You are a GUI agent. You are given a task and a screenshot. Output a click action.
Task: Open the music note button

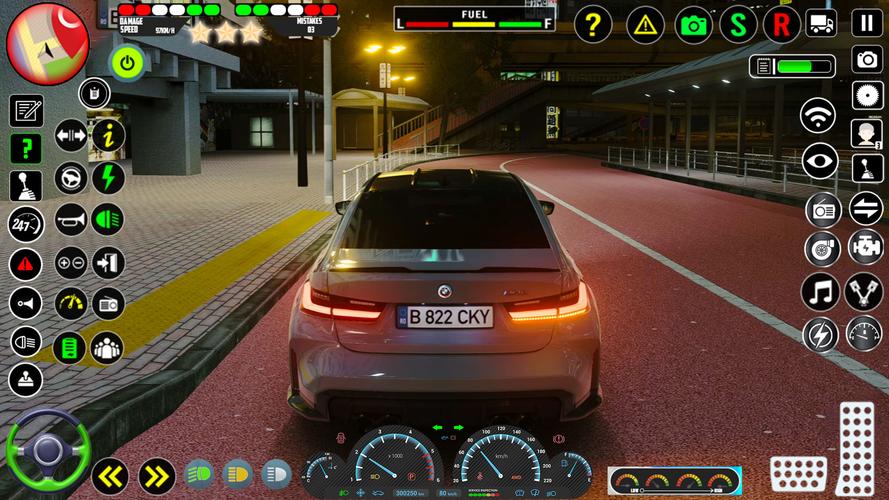(x=819, y=291)
